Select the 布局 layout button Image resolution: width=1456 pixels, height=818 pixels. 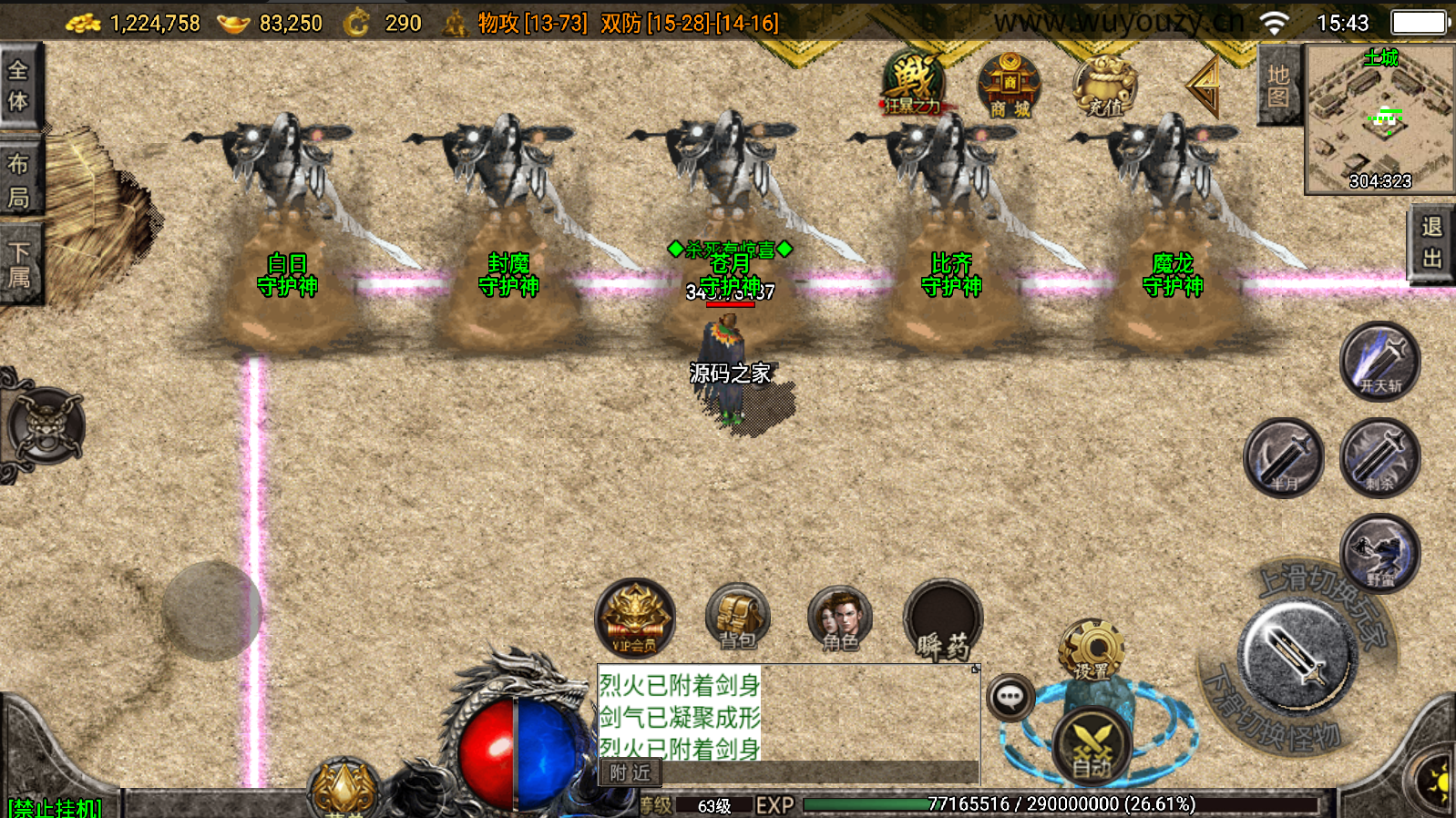tap(19, 179)
